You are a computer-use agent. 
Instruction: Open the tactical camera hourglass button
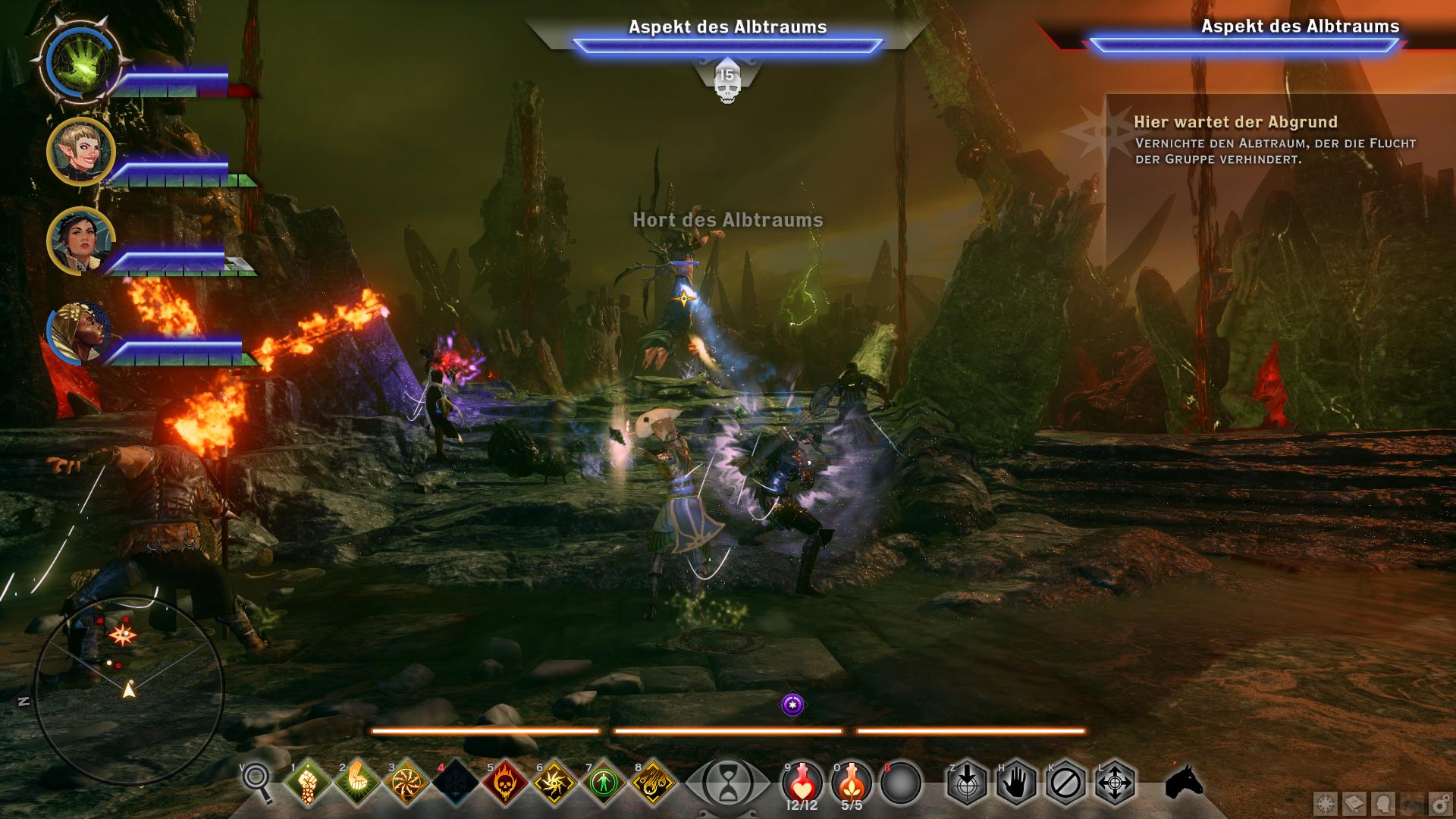pos(726,781)
